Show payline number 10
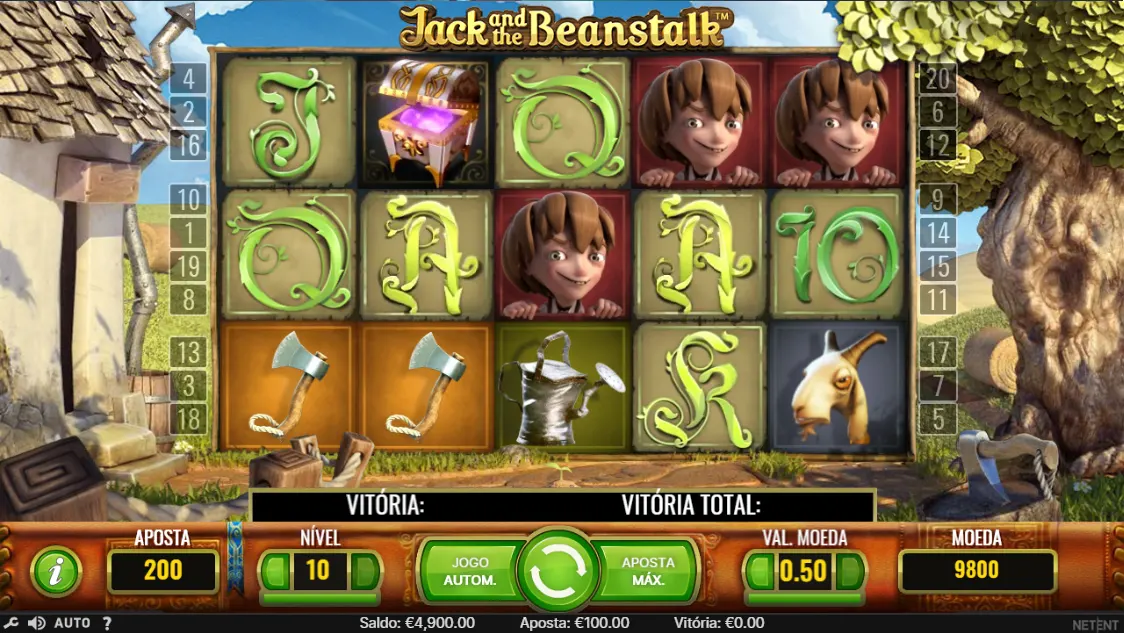This screenshot has width=1124, height=633. (x=189, y=199)
